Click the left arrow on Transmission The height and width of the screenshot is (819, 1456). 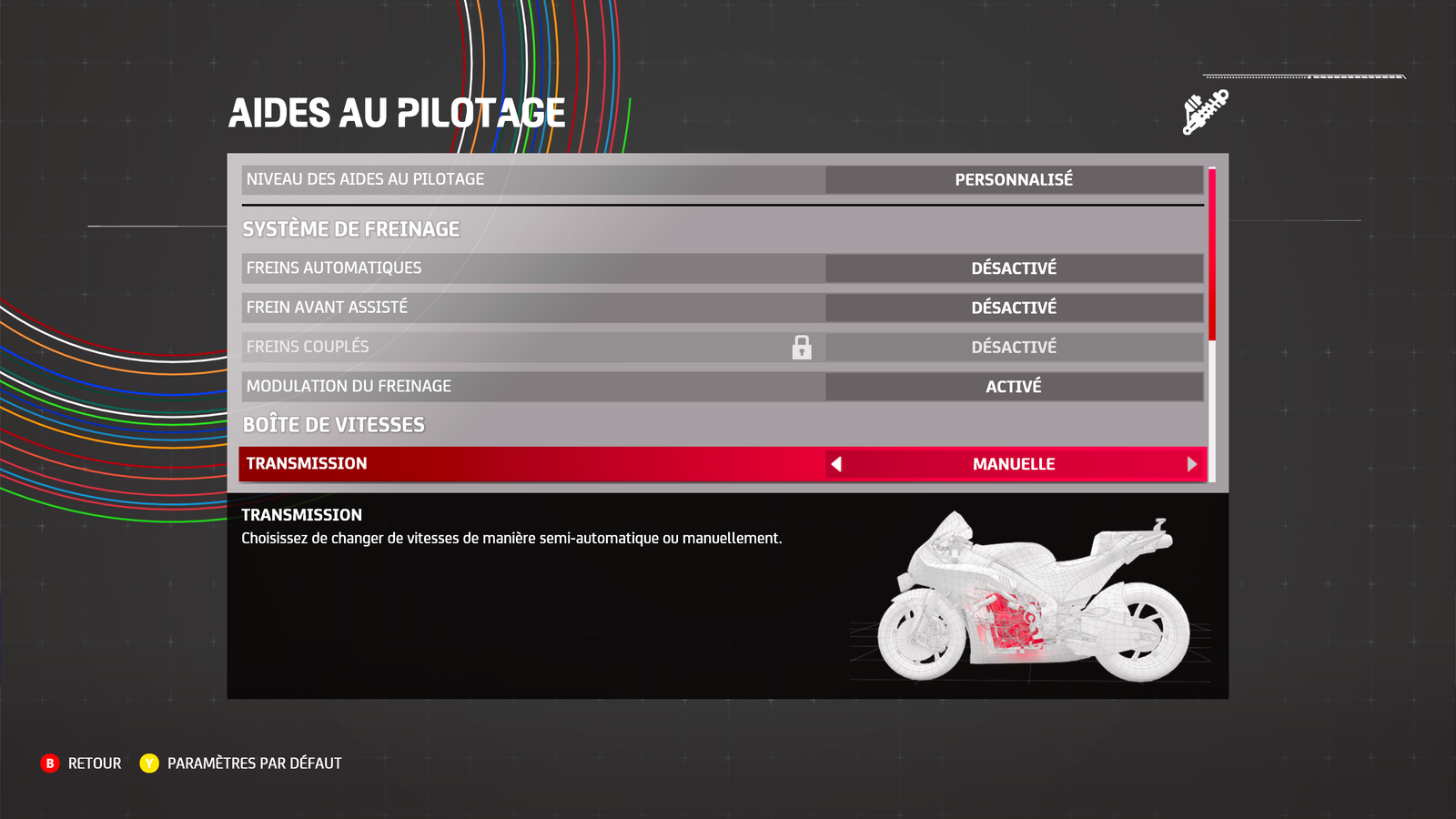pyautogui.click(x=836, y=464)
